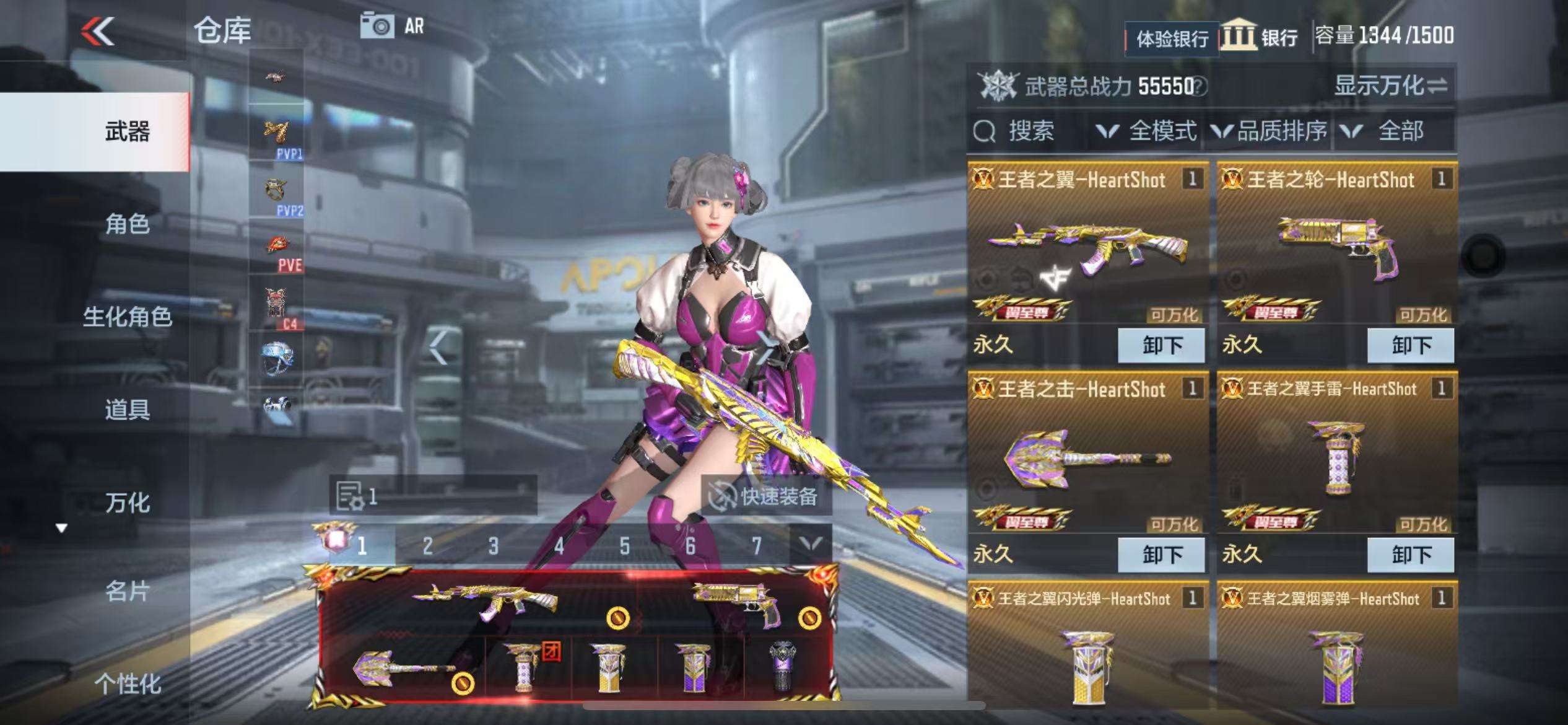The width and height of the screenshot is (1568, 725).
Task: Switch to the 武器 tab
Action: tap(127, 131)
